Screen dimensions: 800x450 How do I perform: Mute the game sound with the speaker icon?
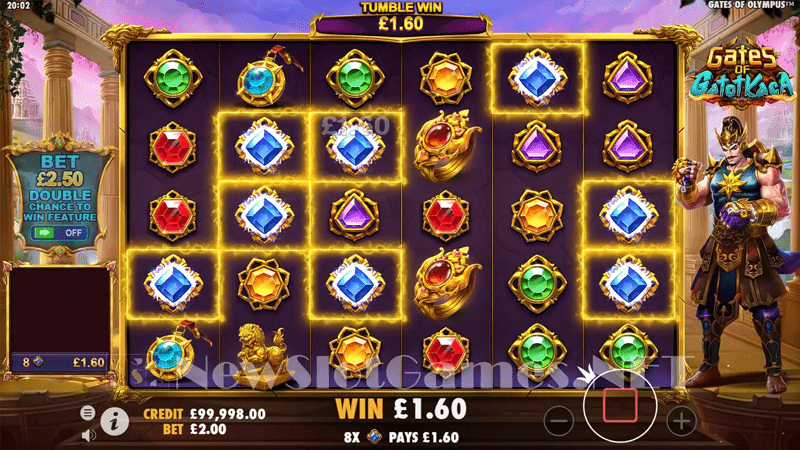(x=88, y=434)
